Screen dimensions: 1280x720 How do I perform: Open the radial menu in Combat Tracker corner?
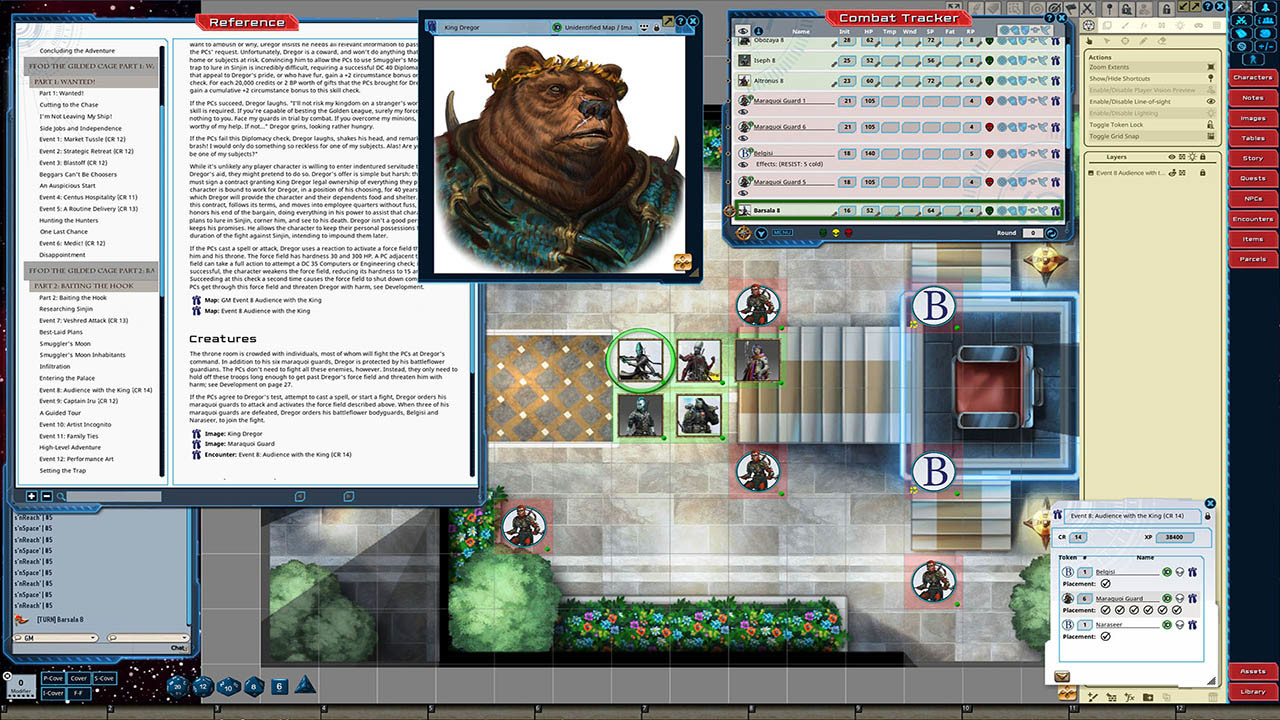(744, 232)
